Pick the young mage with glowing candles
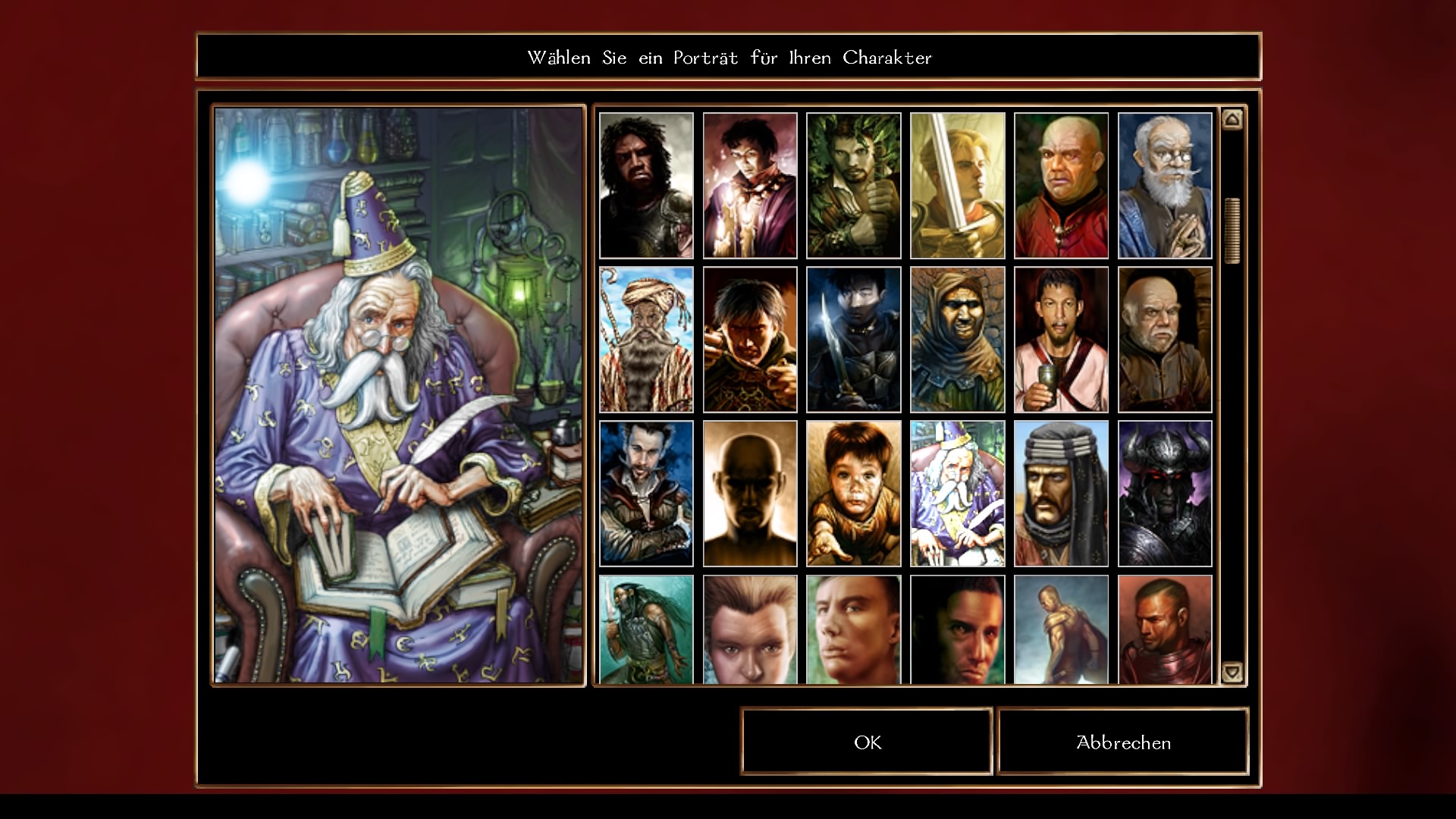Screen dimensions: 1456x819 (x=750, y=186)
